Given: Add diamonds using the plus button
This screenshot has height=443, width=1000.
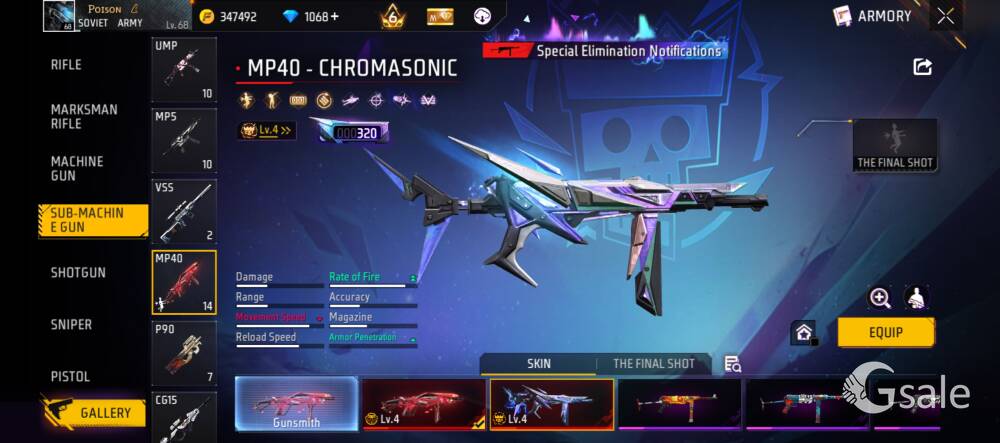Looking at the screenshot, I should (x=334, y=16).
